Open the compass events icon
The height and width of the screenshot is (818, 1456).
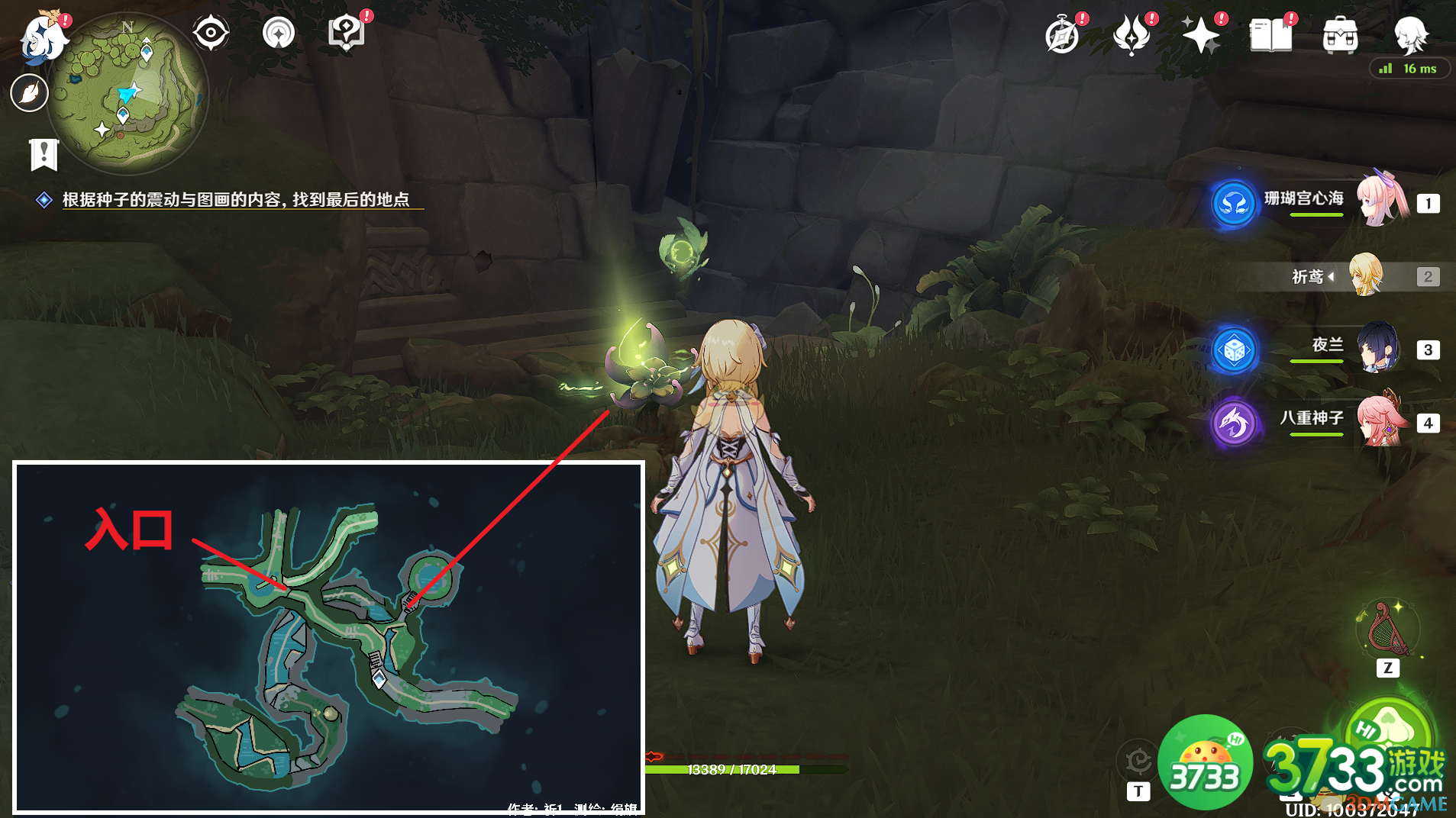tap(1062, 36)
